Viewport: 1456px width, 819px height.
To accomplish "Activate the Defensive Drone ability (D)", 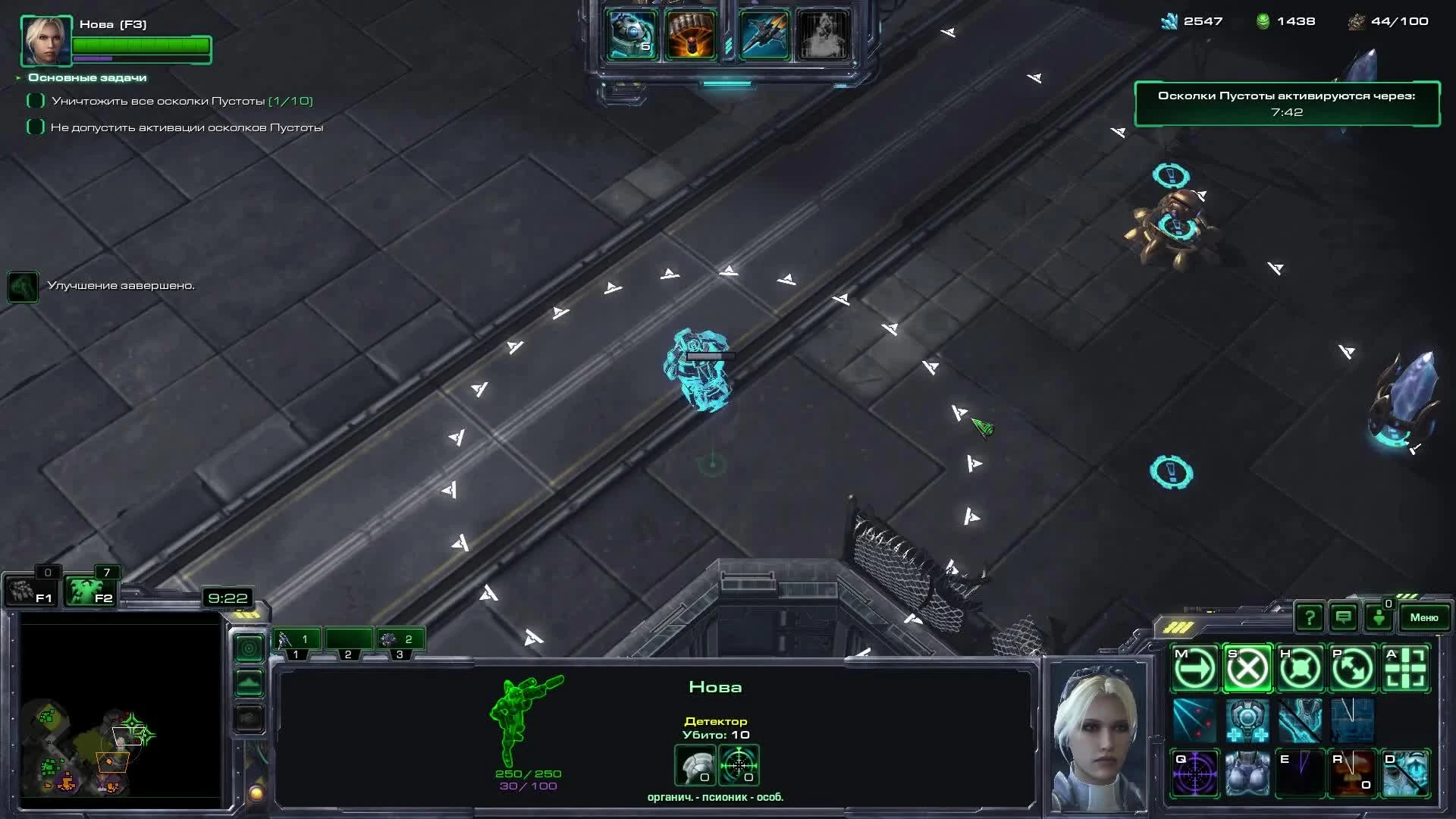I will point(1407,772).
